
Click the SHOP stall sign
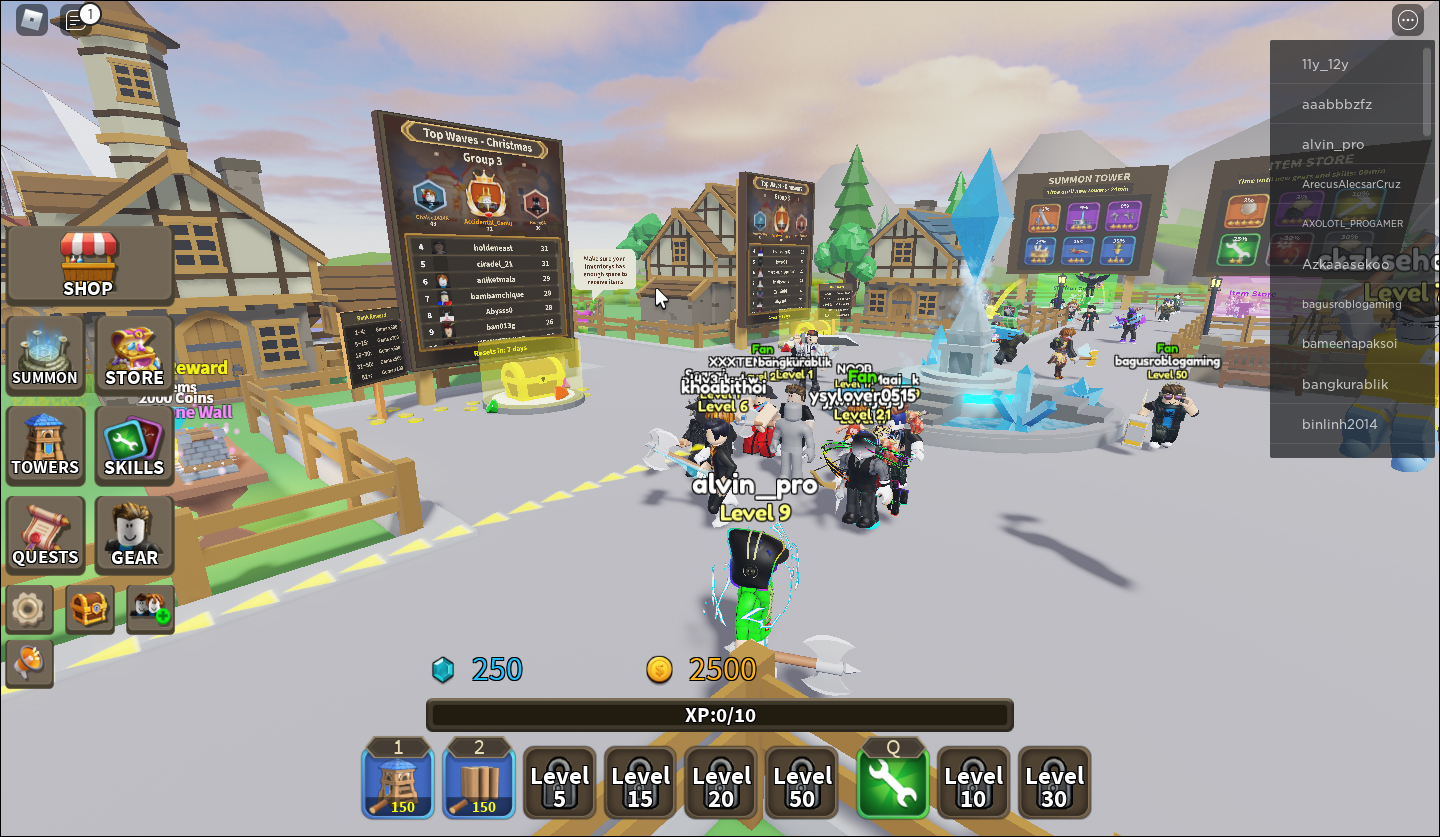[x=89, y=265]
